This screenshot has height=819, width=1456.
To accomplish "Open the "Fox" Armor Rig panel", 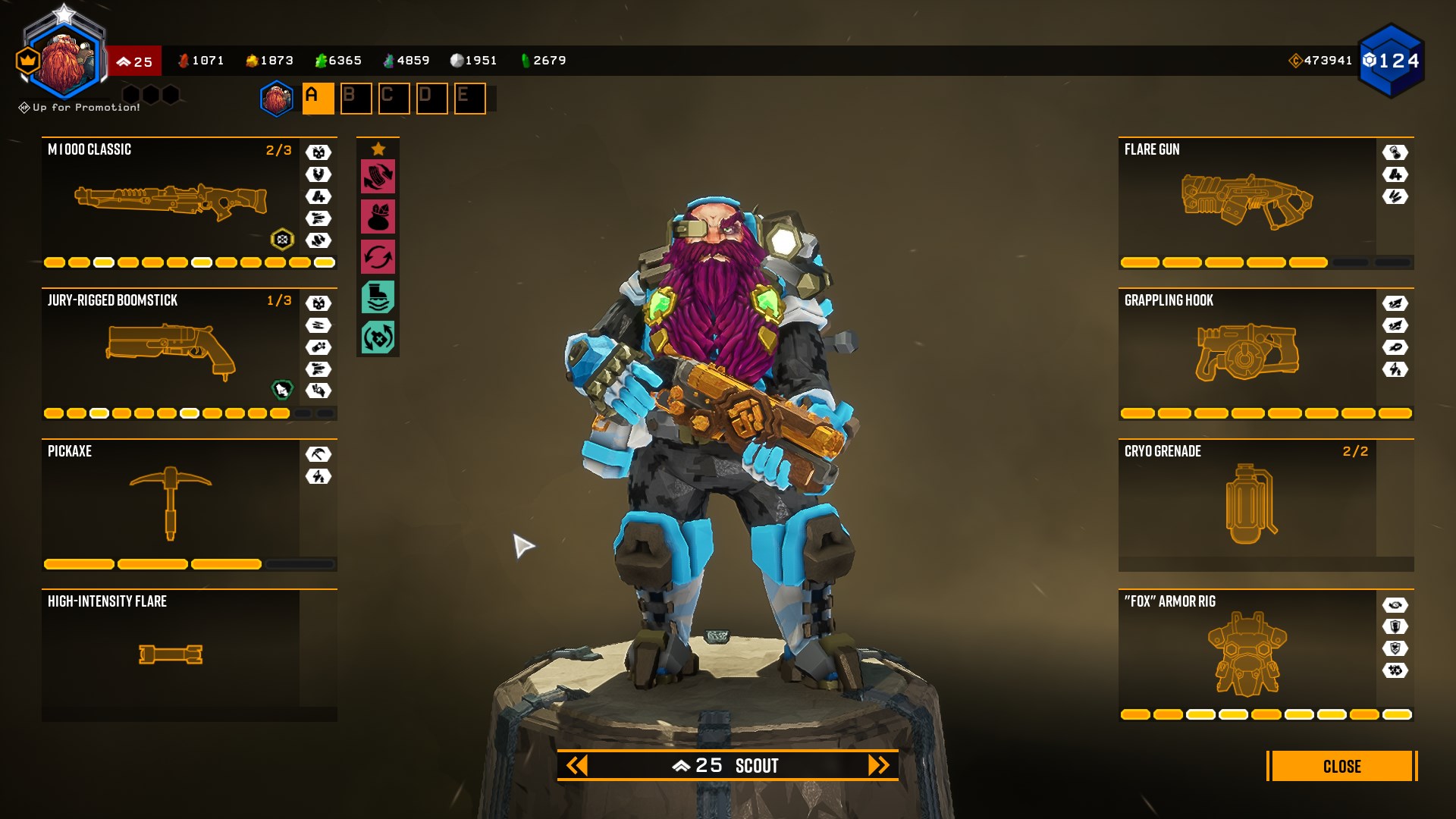I will pyautogui.click(x=1247, y=654).
